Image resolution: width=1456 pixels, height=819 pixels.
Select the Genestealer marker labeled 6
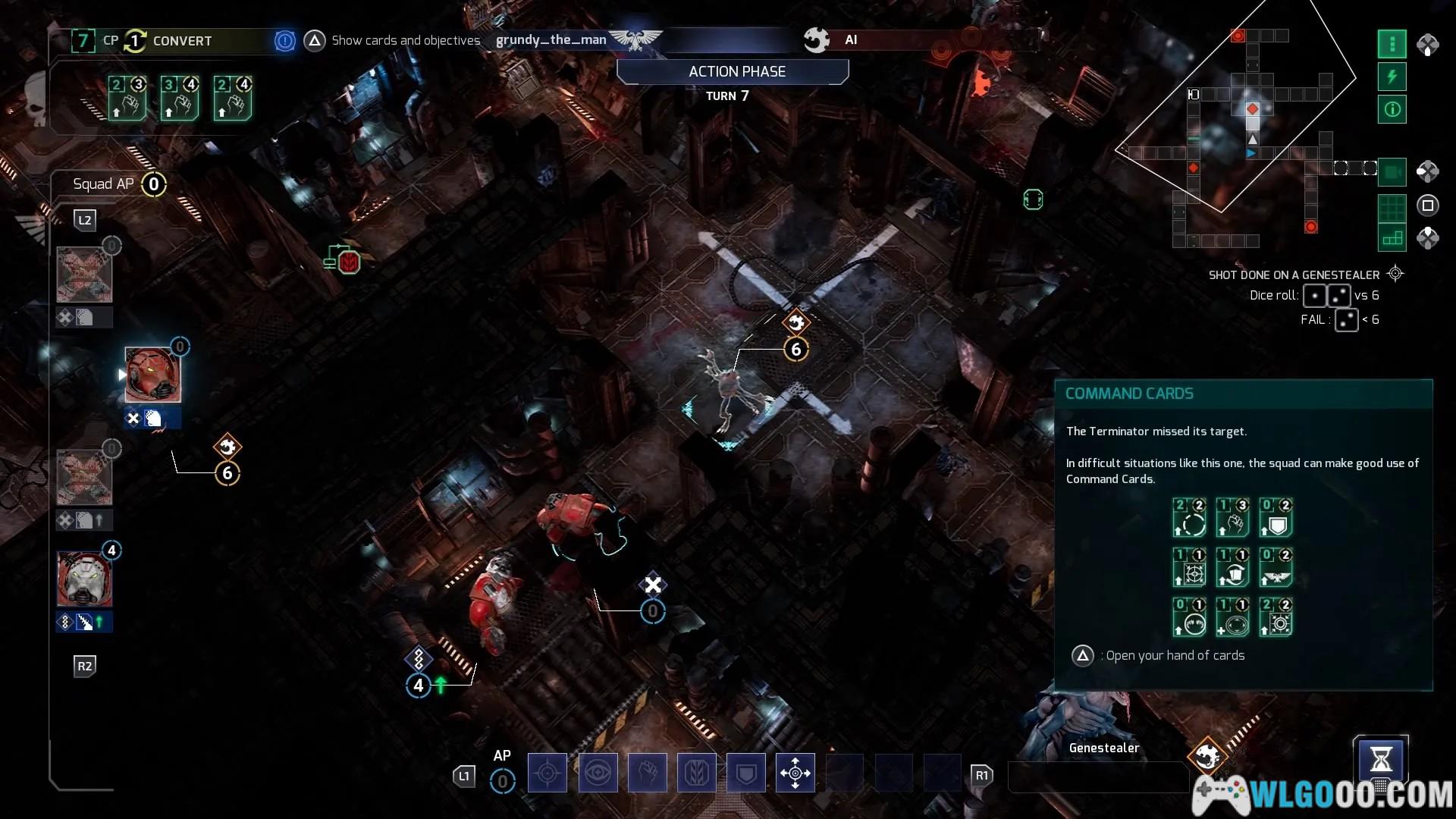pyautogui.click(x=795, y=349)
